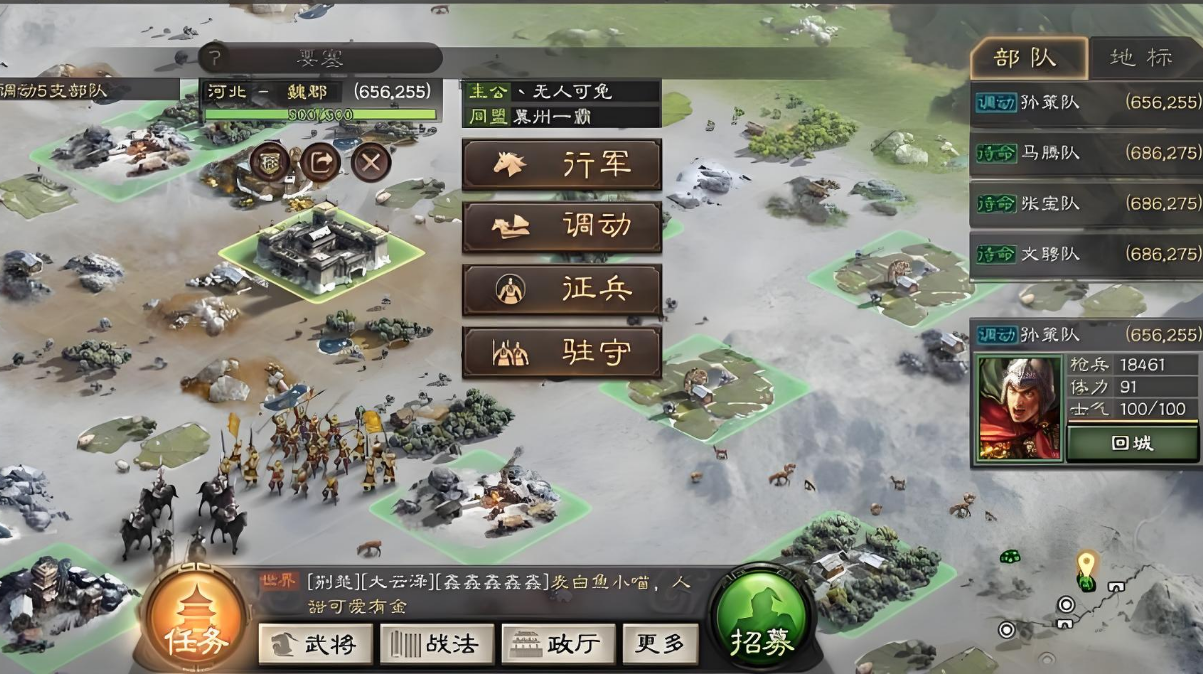The image size is (1203, 674).
Task: Show the 更多 more options
Action: click(660, 644)
